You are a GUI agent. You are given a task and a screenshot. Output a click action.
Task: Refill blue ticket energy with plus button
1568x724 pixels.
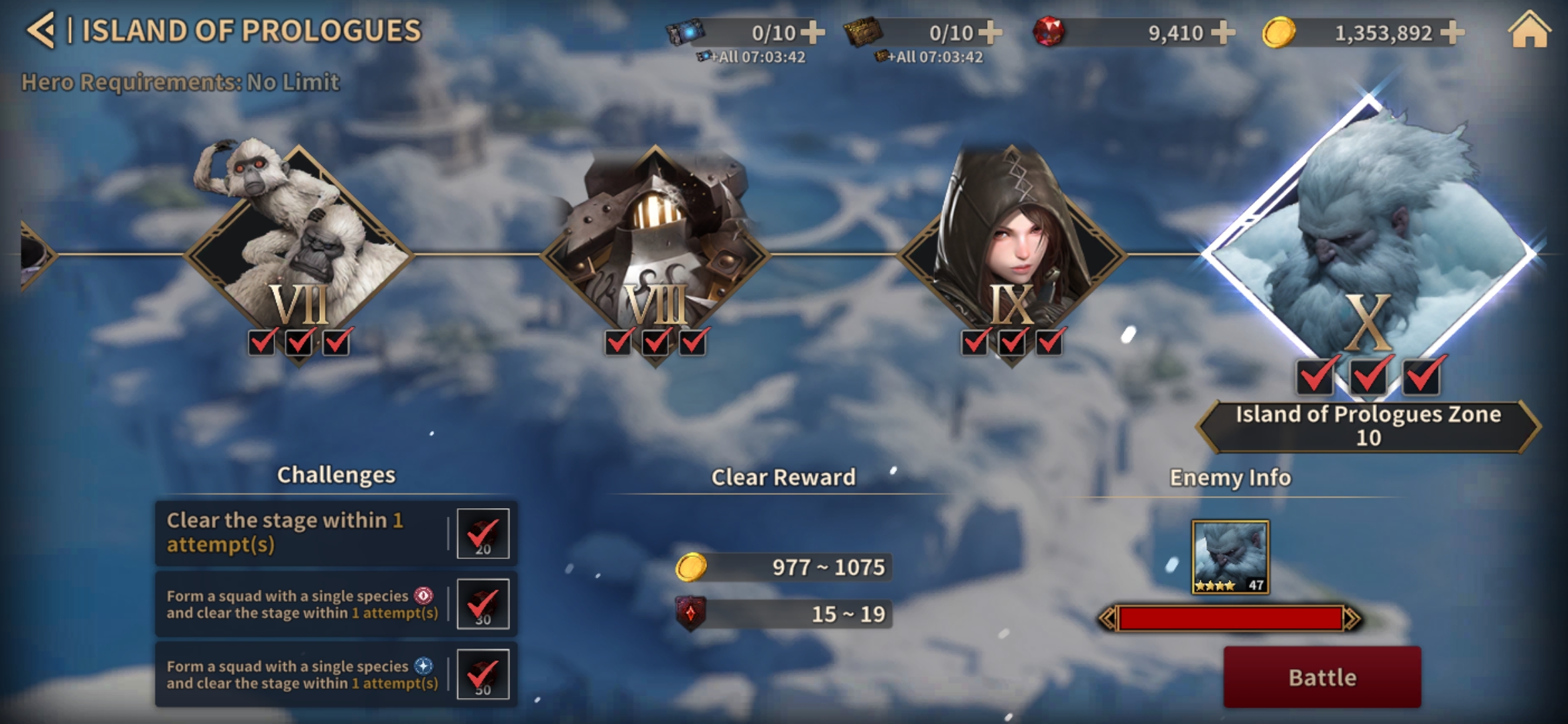812,32
